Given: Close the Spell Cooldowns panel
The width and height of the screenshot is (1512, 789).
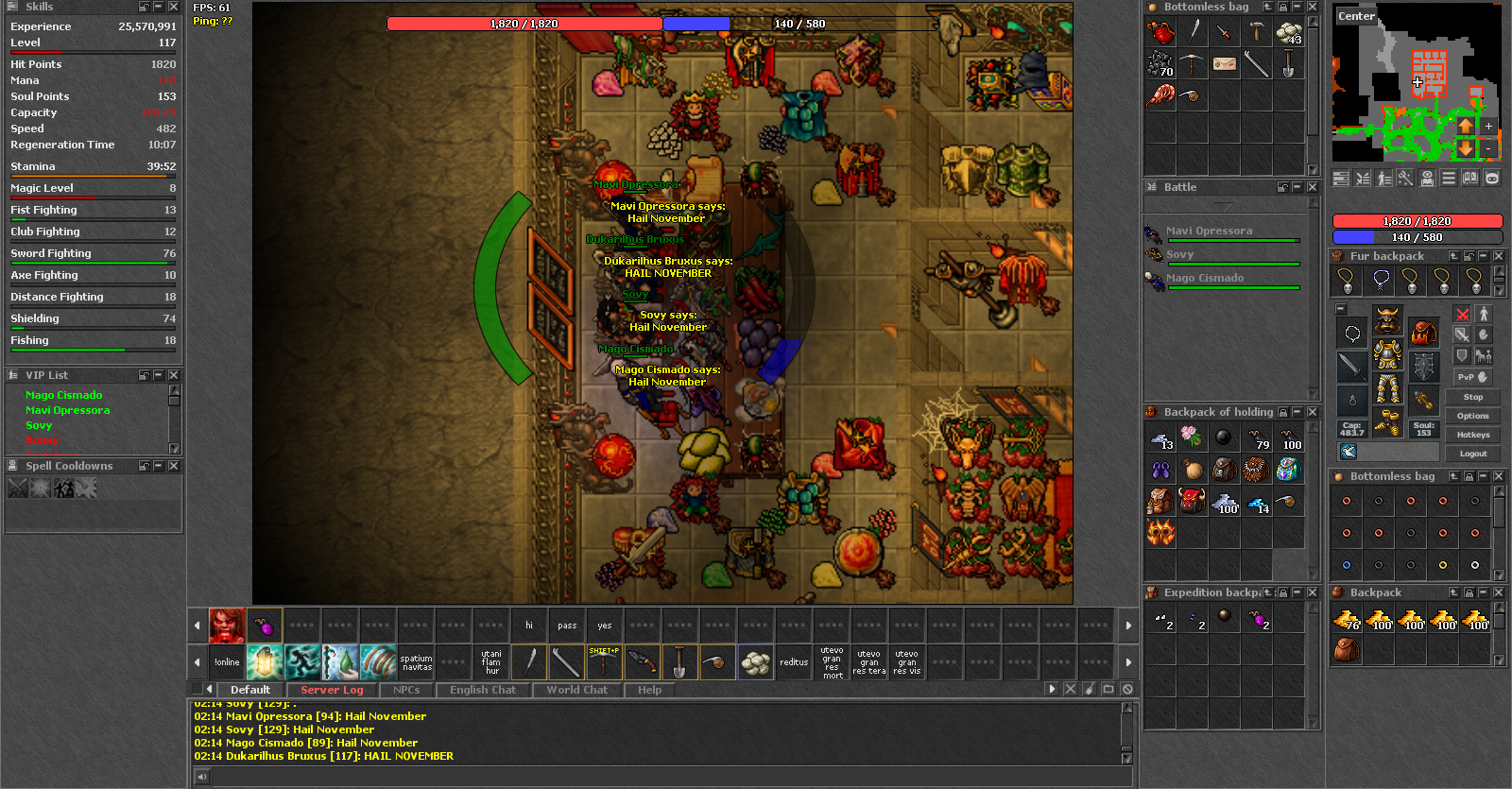Looking at the screenshot, I should tap(174, 466).
